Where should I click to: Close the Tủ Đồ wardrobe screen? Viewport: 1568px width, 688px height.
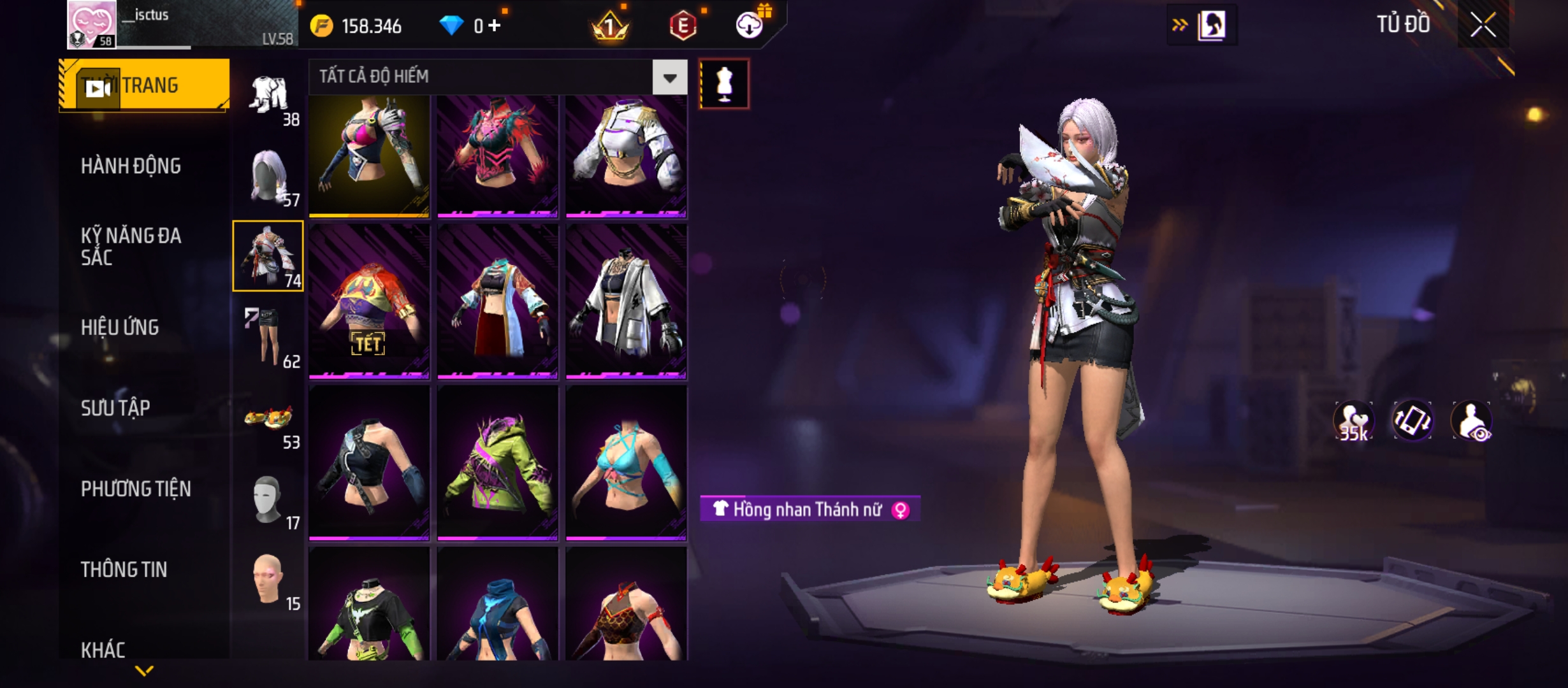[x=1483, y=25]
